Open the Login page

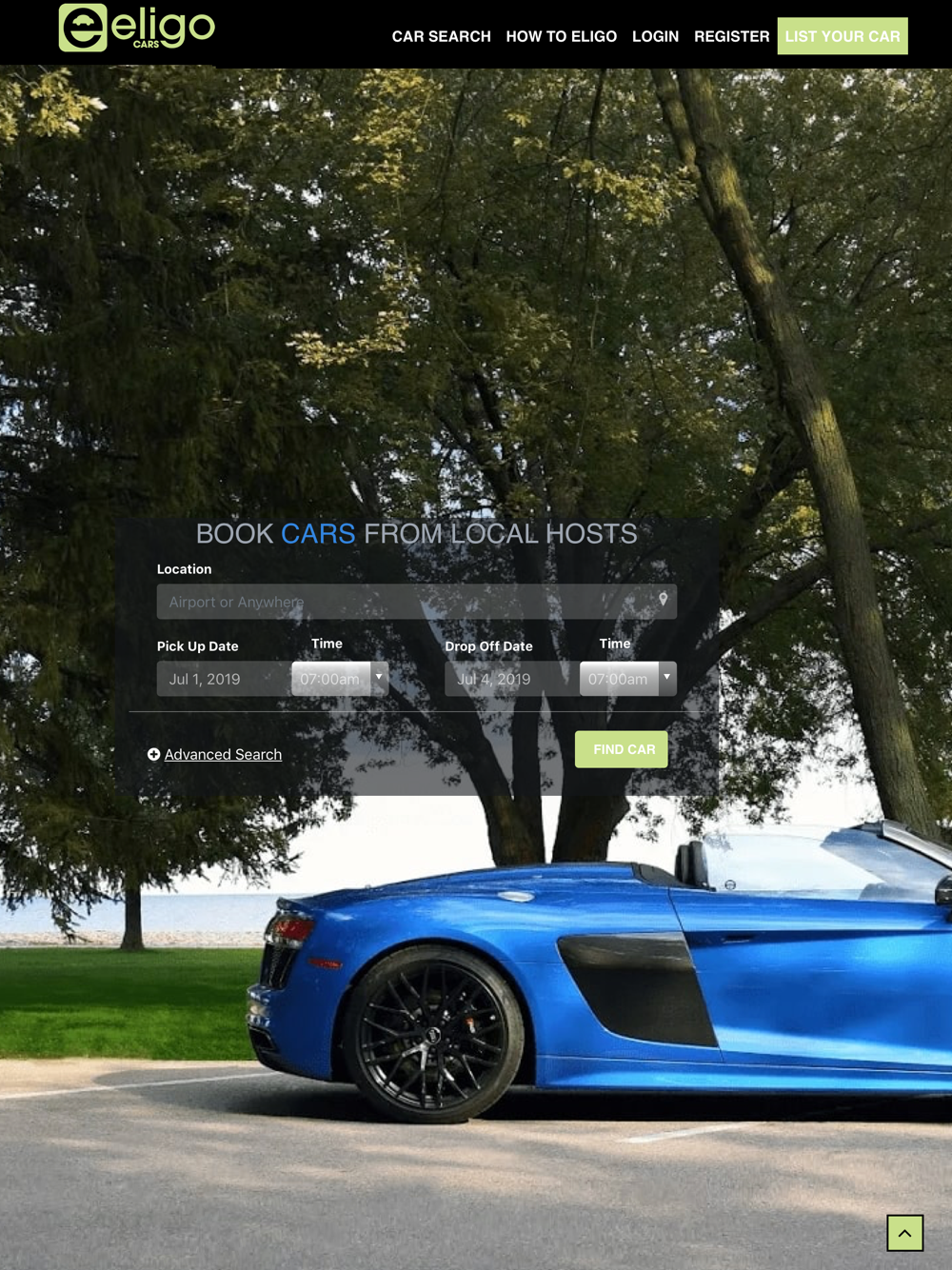[x=655, y=36]
